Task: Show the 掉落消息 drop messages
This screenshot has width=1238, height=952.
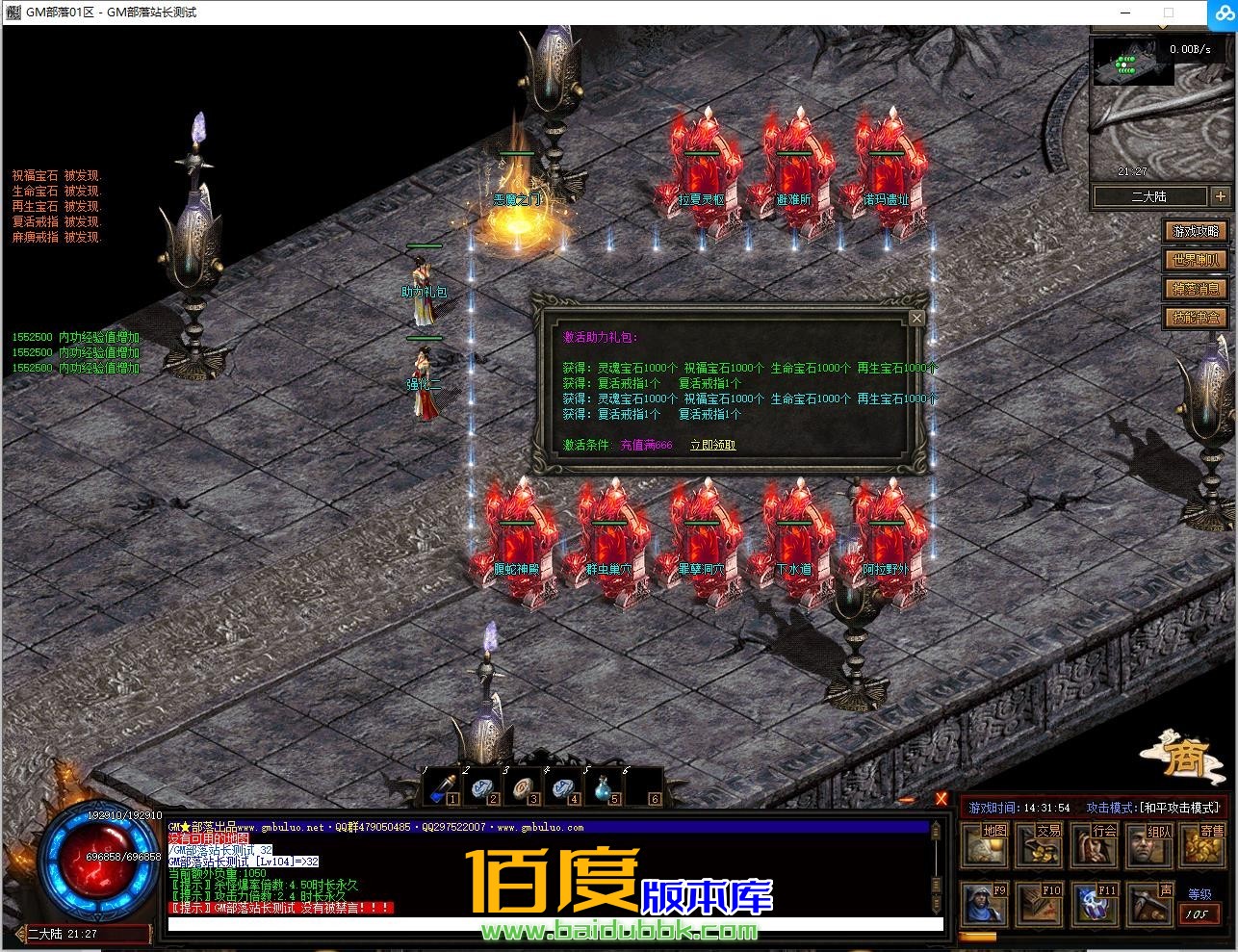Action: click(1196, 289)
